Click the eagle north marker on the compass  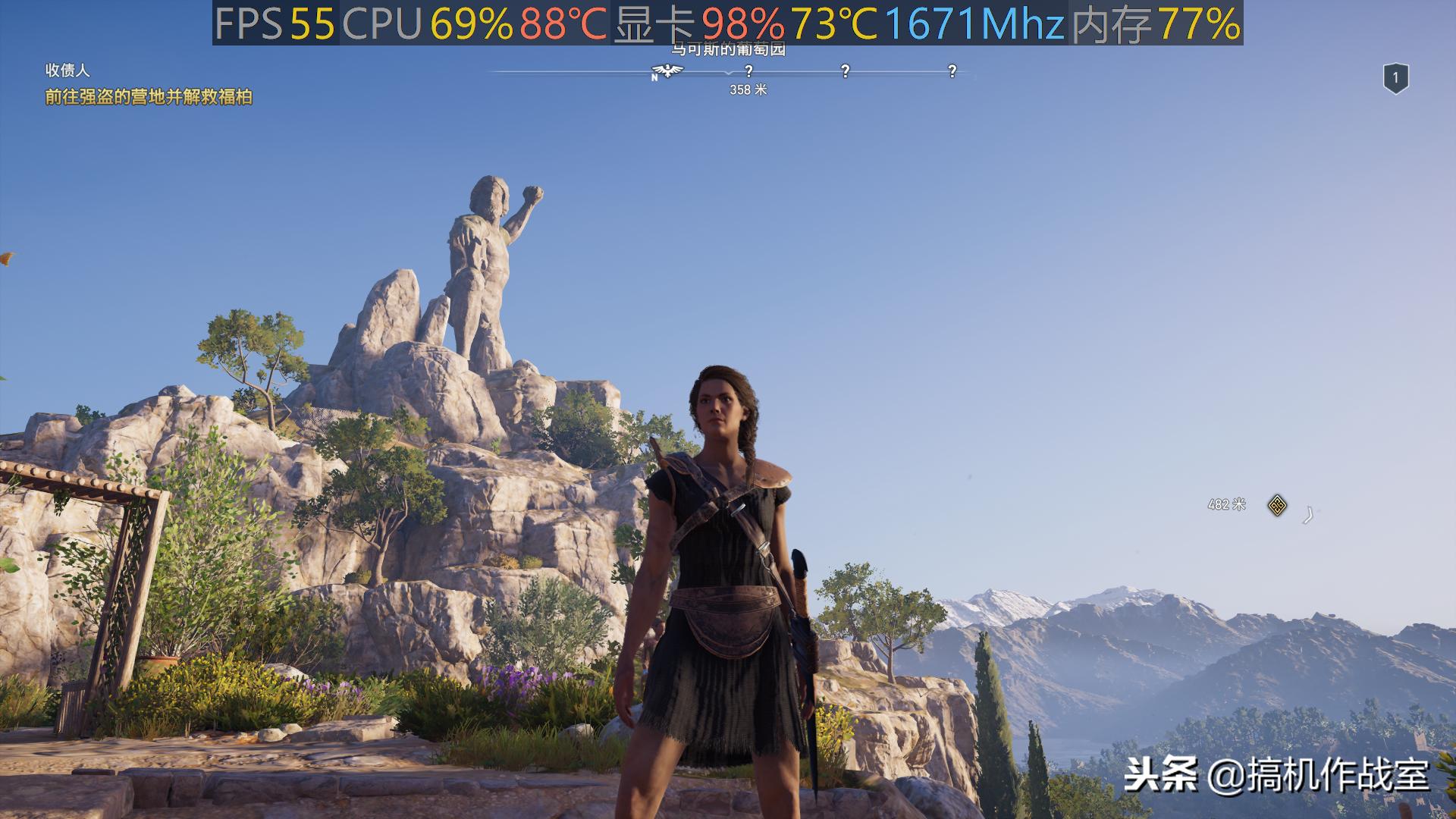[x=667, y=71]
